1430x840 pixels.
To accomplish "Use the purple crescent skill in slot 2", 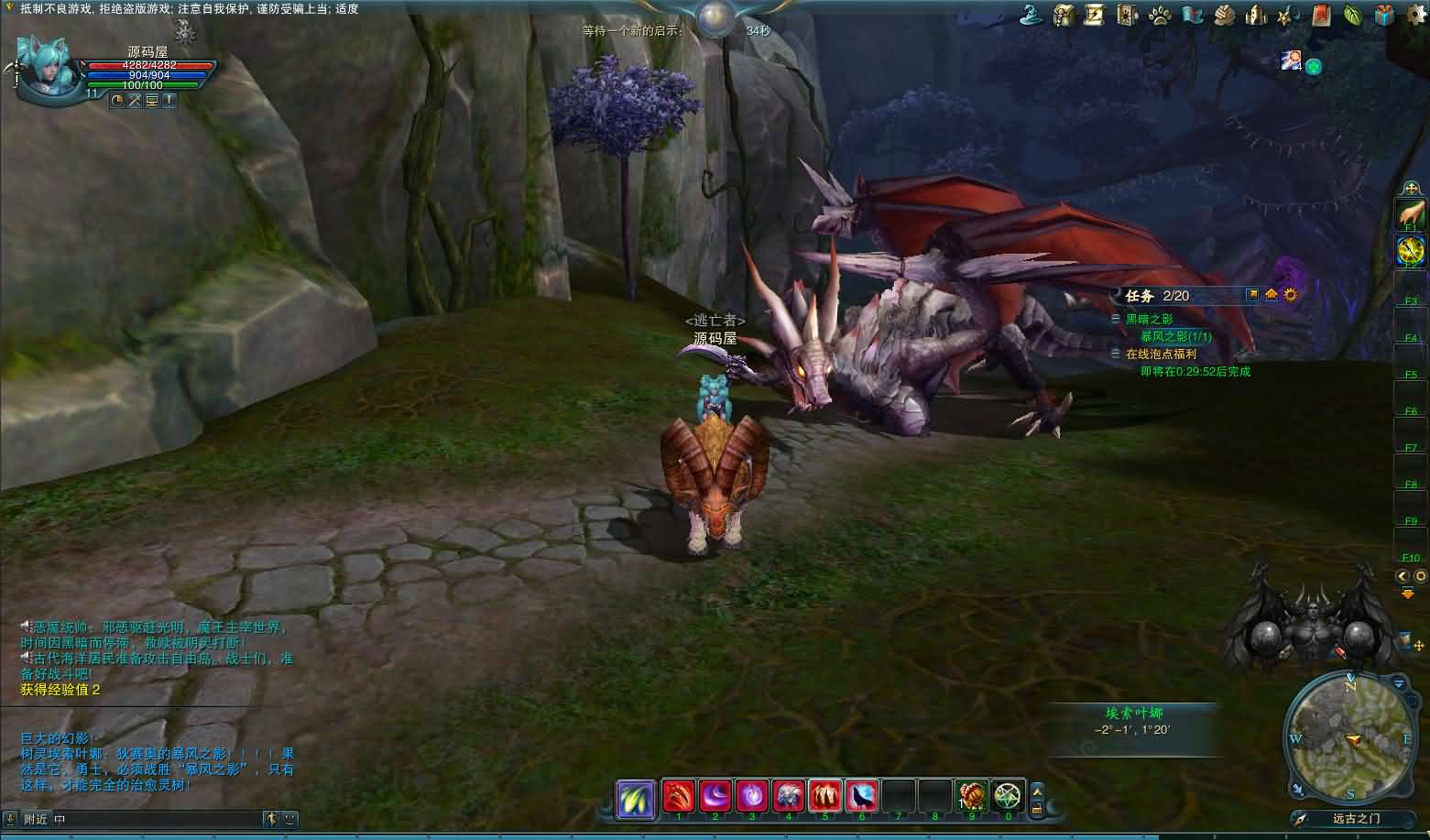I will pyautogui.click(x=715, y=795).
